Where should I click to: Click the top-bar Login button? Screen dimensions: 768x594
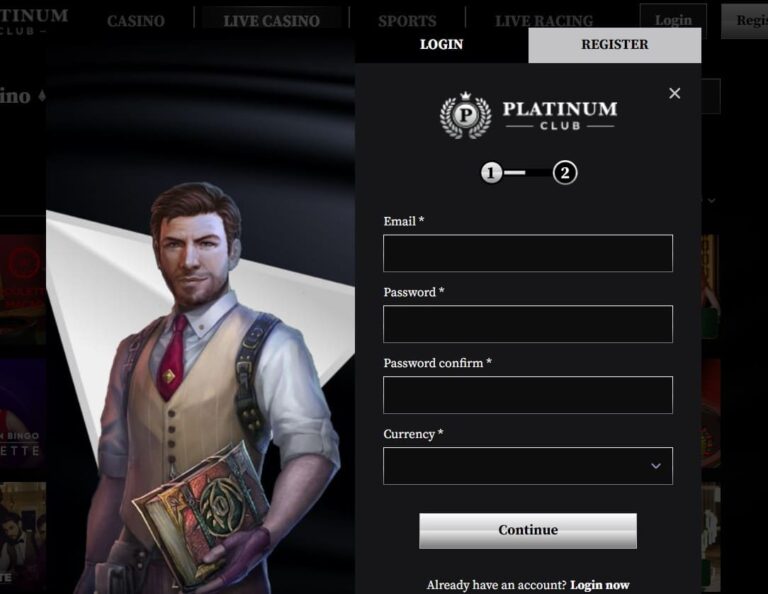pos(673,20)
